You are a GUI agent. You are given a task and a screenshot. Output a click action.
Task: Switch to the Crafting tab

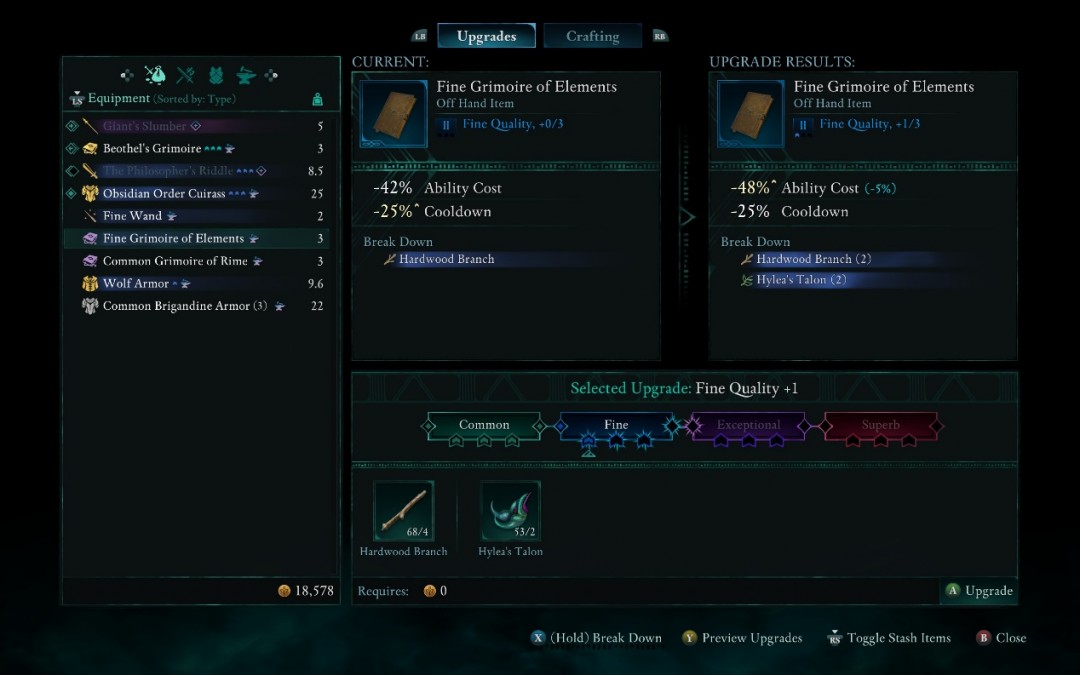coord(592,37)
